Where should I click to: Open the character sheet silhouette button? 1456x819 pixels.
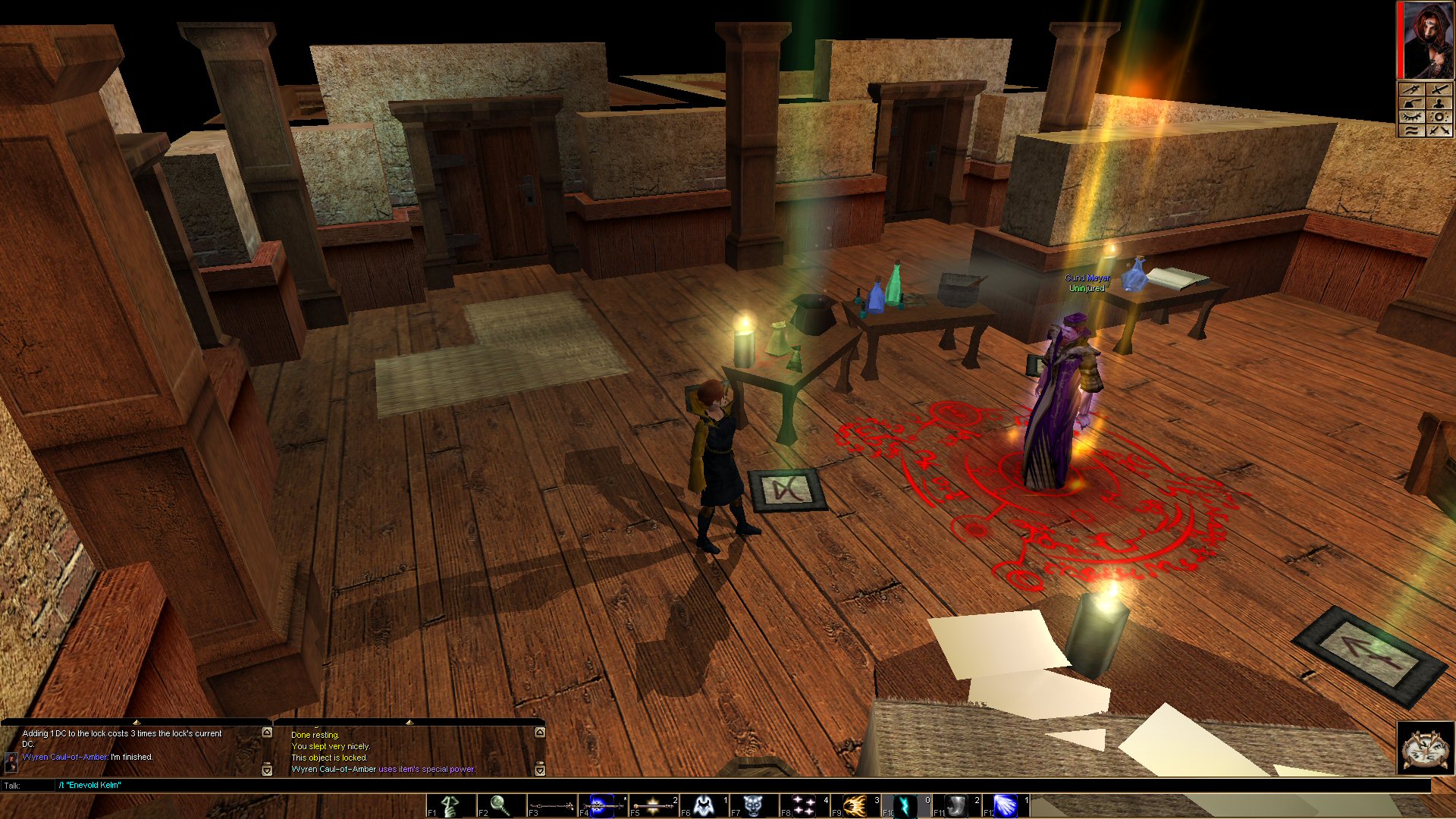click(x=1440, y=103)
